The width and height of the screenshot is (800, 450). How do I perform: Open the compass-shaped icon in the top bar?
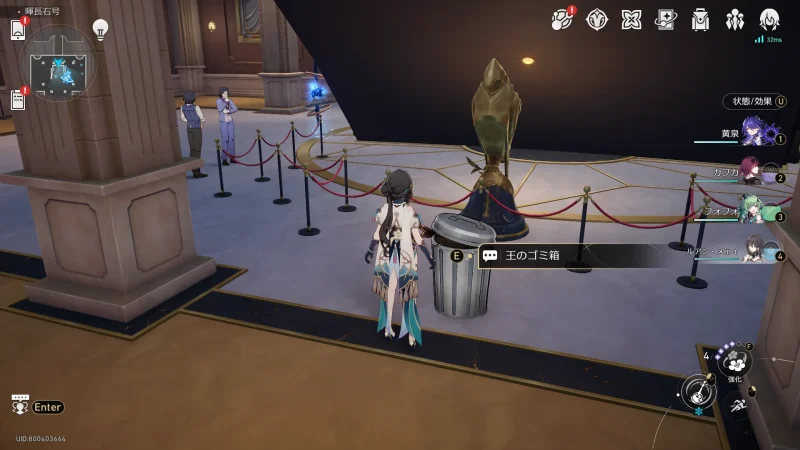tap(597, 19)
